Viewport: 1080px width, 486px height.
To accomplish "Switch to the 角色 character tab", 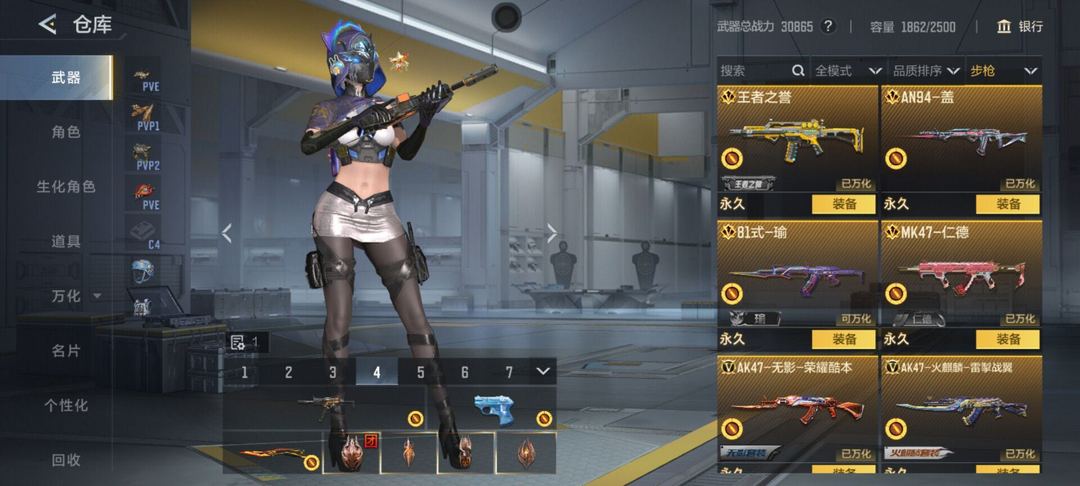I will [66, 132].
